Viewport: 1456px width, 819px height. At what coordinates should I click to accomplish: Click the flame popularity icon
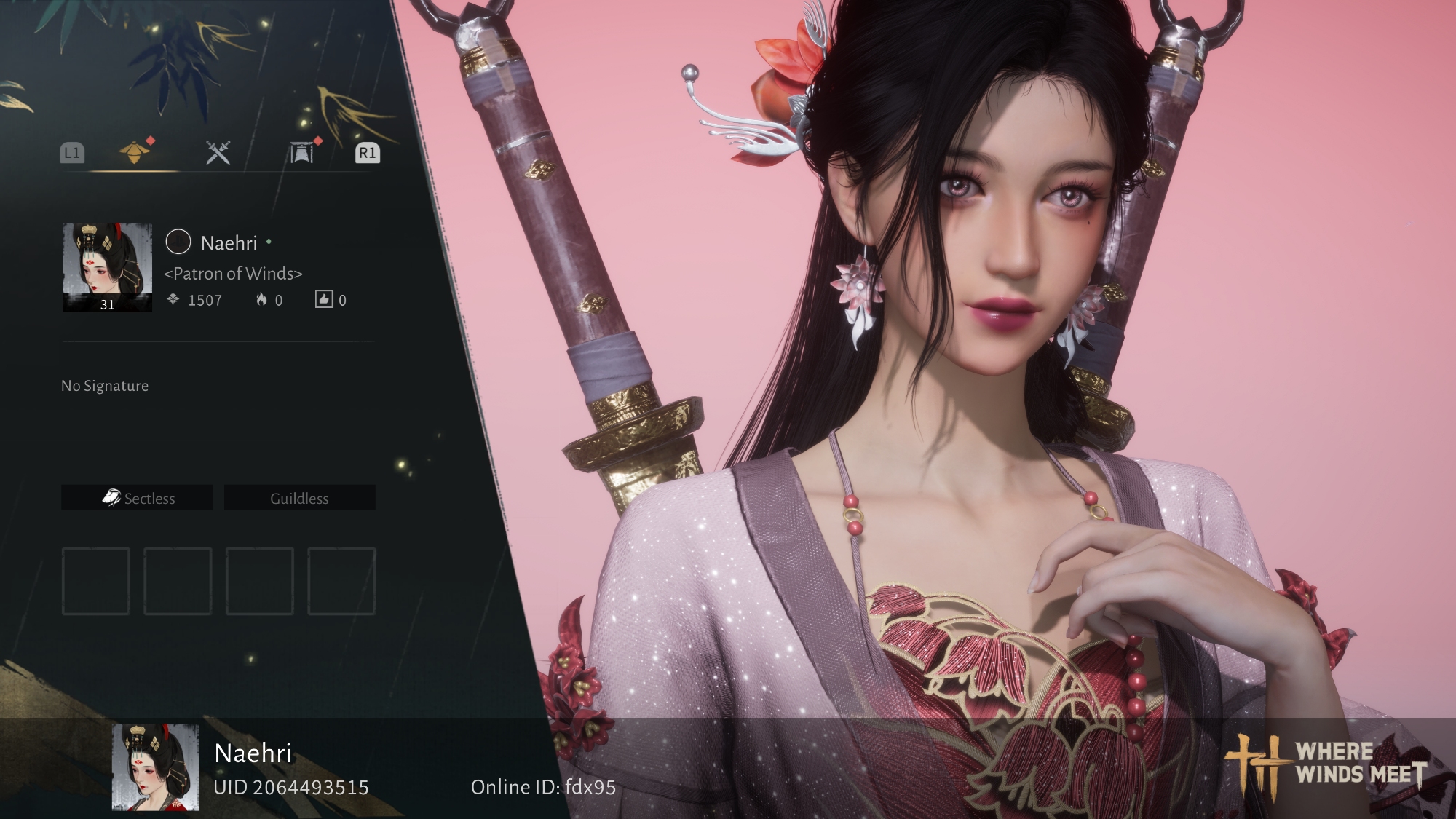tap(261, 299)
